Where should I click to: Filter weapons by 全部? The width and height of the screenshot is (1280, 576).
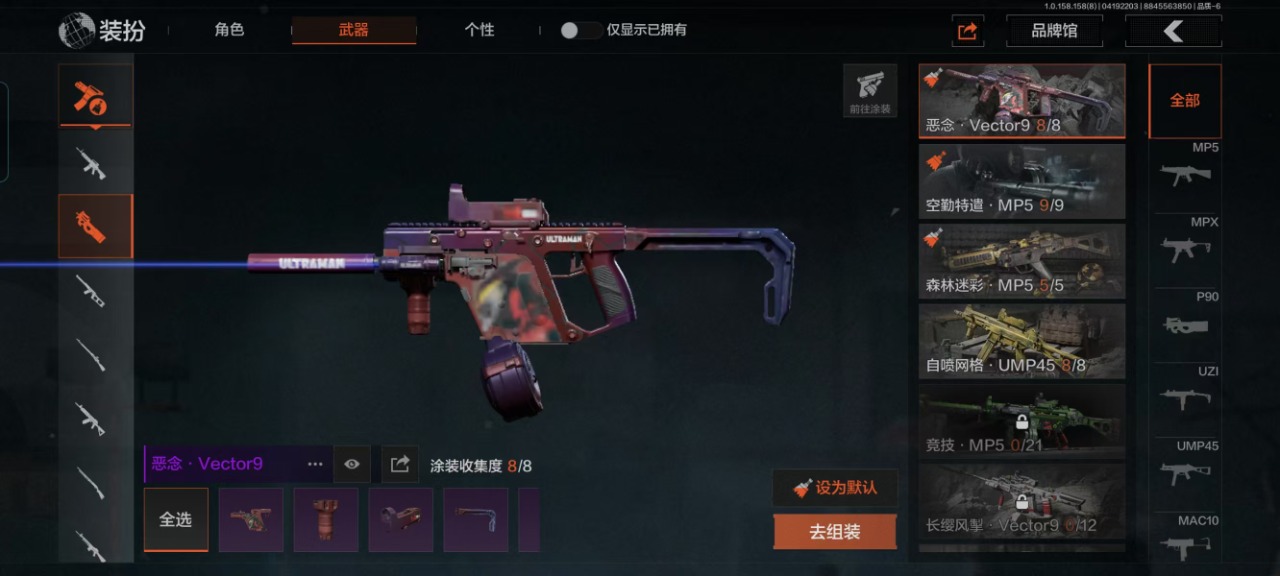click(1184, 101)
